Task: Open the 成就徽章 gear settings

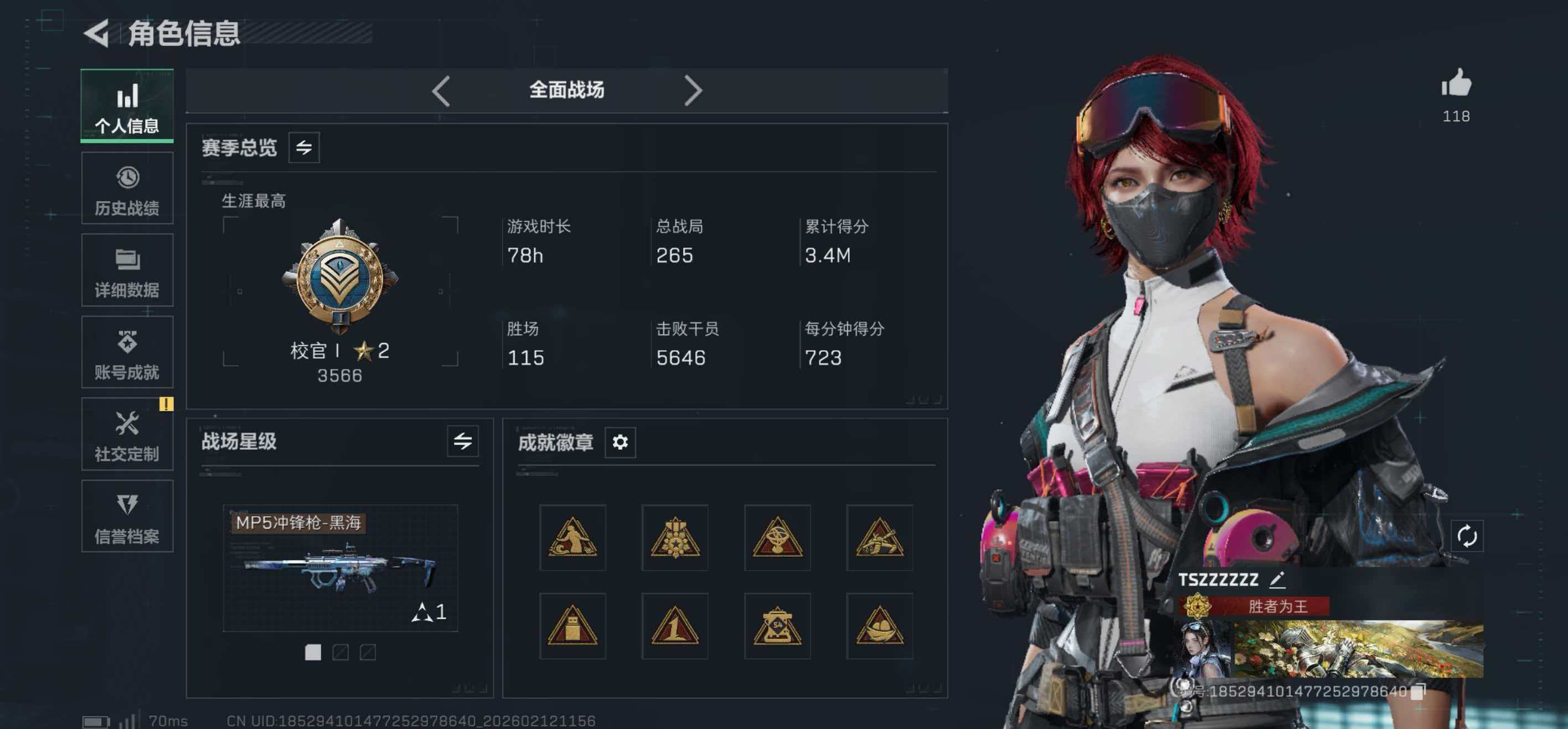Action: click(620, 442)
